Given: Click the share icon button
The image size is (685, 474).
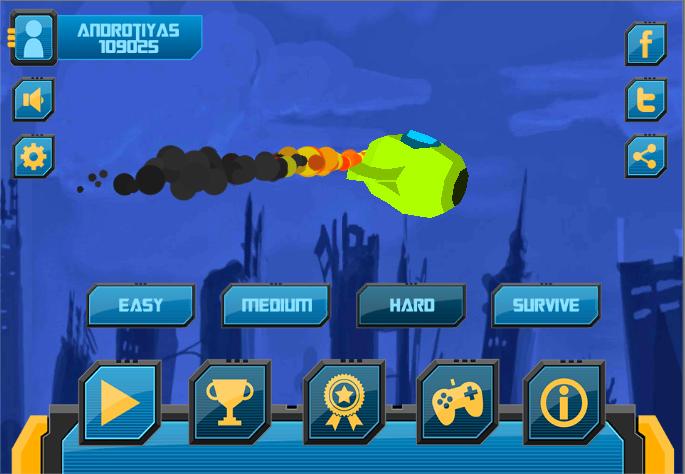Looking at the screenshot, I should click(646, 157).
